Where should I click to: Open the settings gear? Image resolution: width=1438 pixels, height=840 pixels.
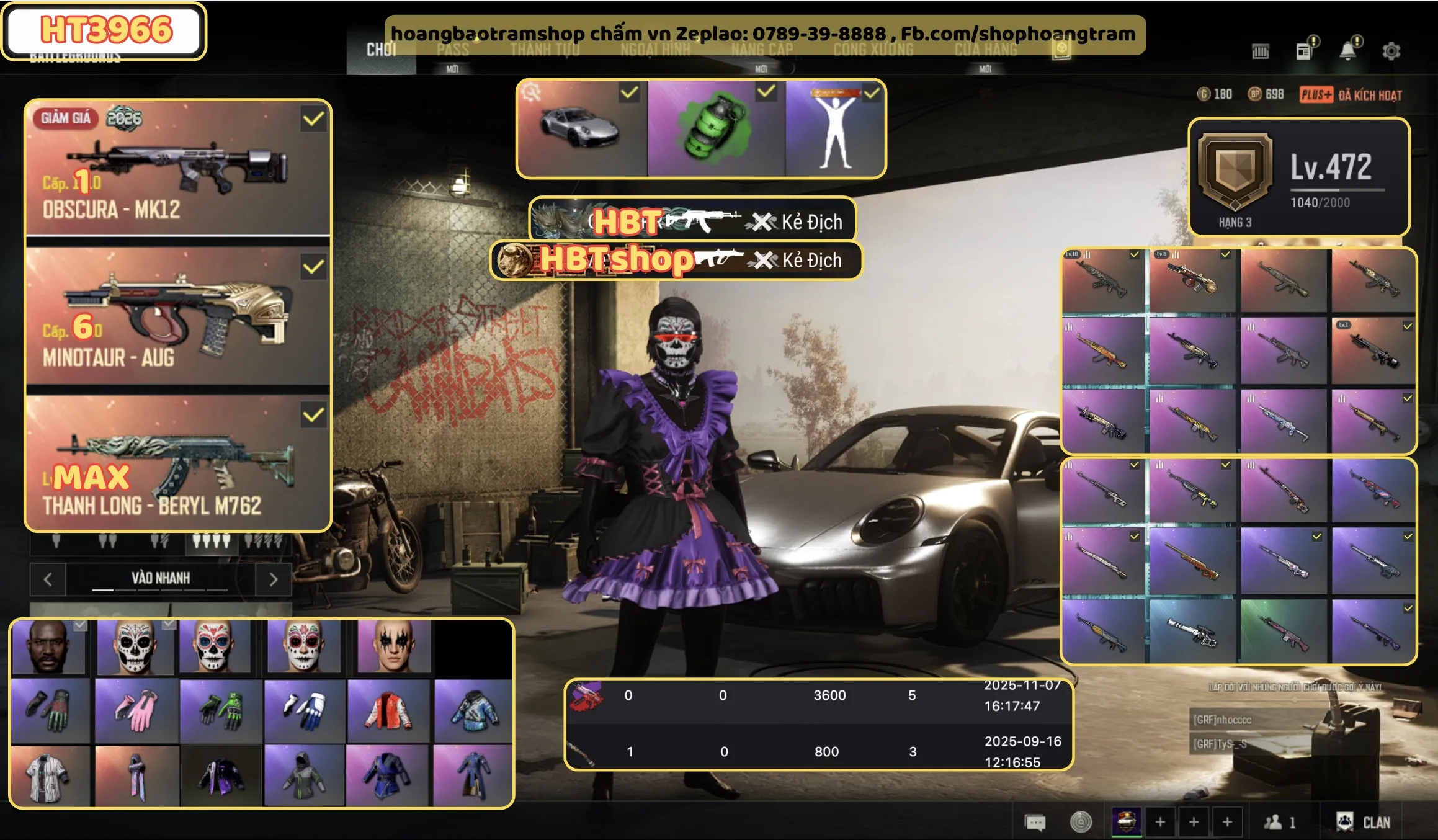pyautogui.click(x=1391, y=51)
